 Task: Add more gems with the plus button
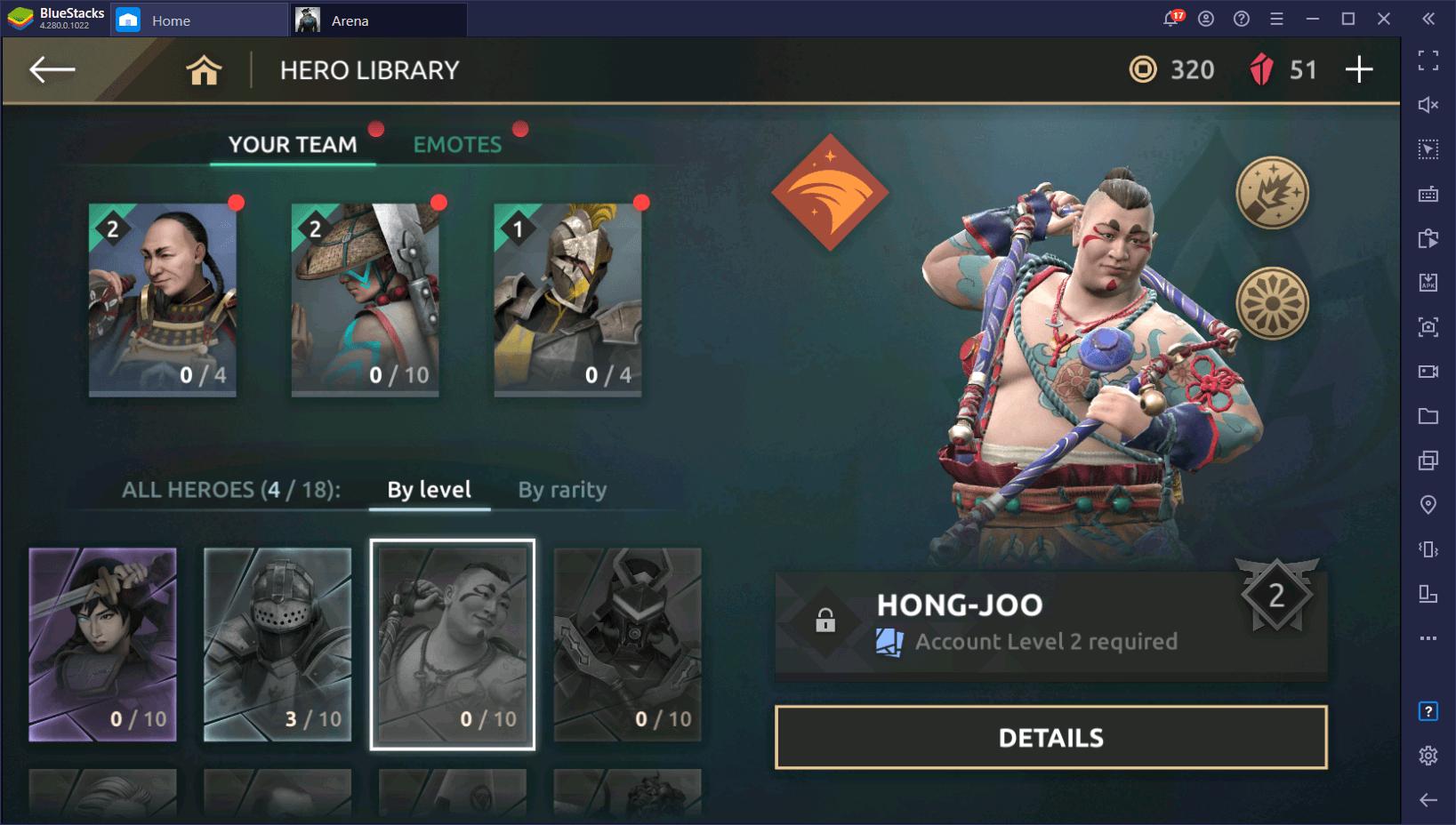[x=1358, y=69]
